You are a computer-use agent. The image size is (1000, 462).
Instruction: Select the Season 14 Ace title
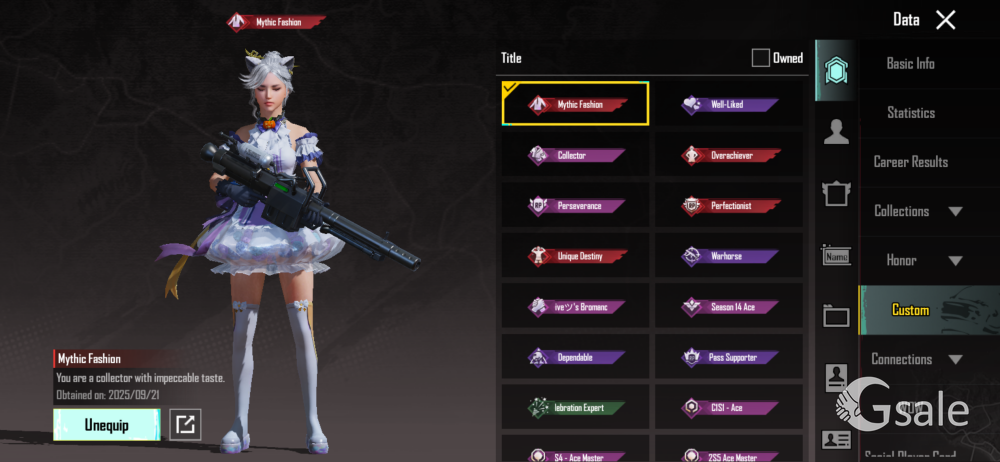pyautogui.click(x=729, y=307)
